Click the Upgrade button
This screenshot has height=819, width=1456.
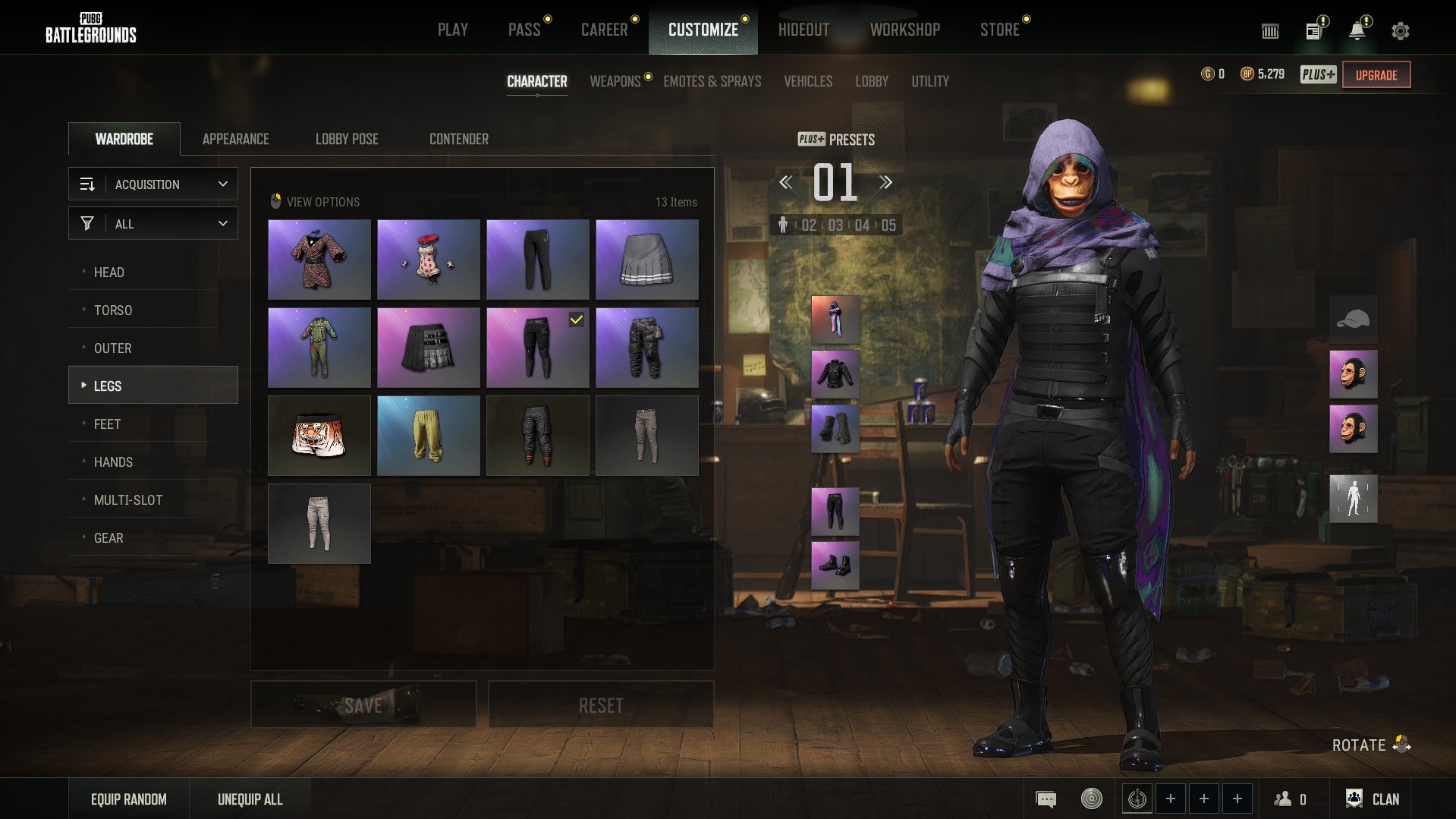tap(1376, 75)
